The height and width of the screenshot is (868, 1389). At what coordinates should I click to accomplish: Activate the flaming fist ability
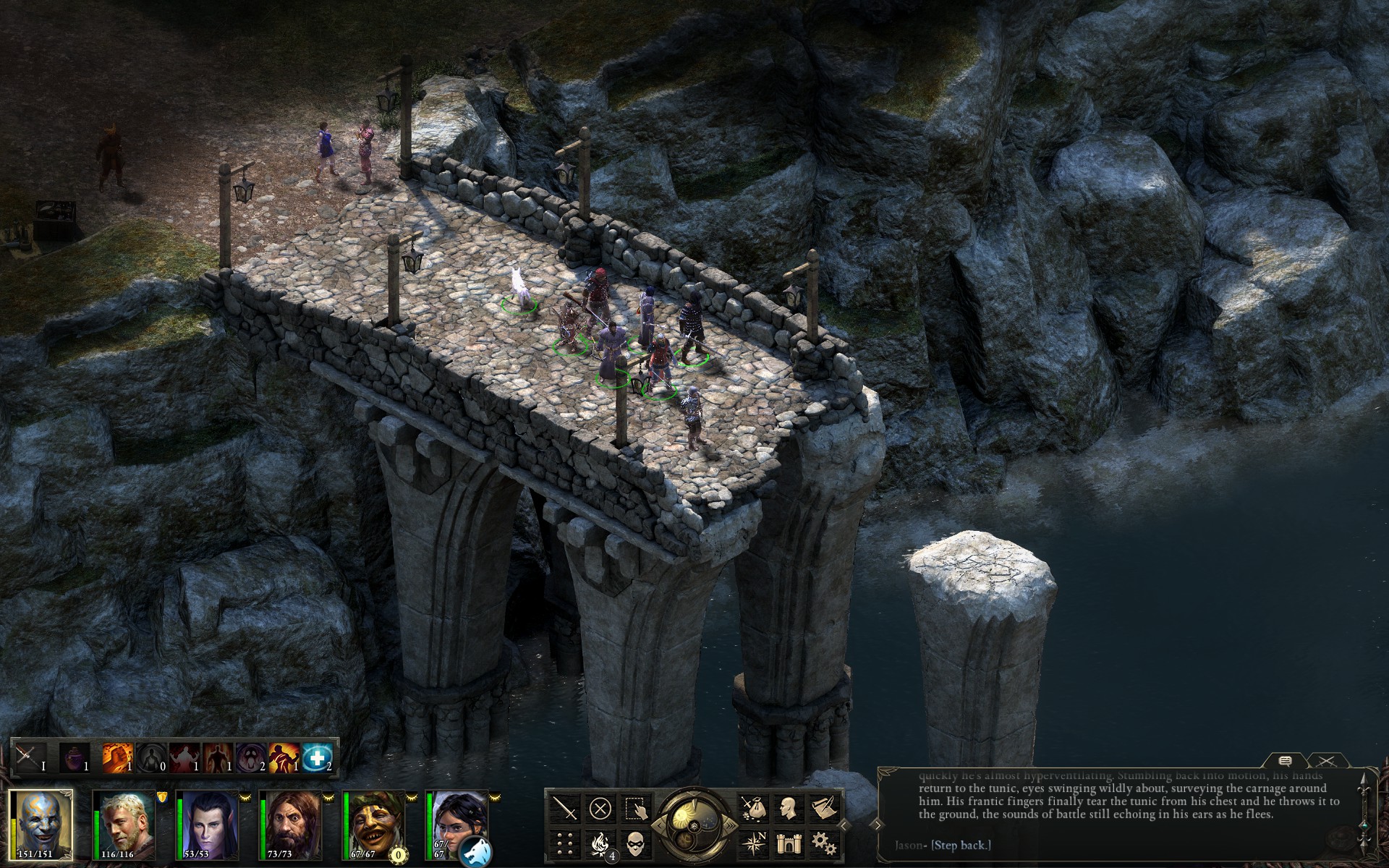(116, 757)
